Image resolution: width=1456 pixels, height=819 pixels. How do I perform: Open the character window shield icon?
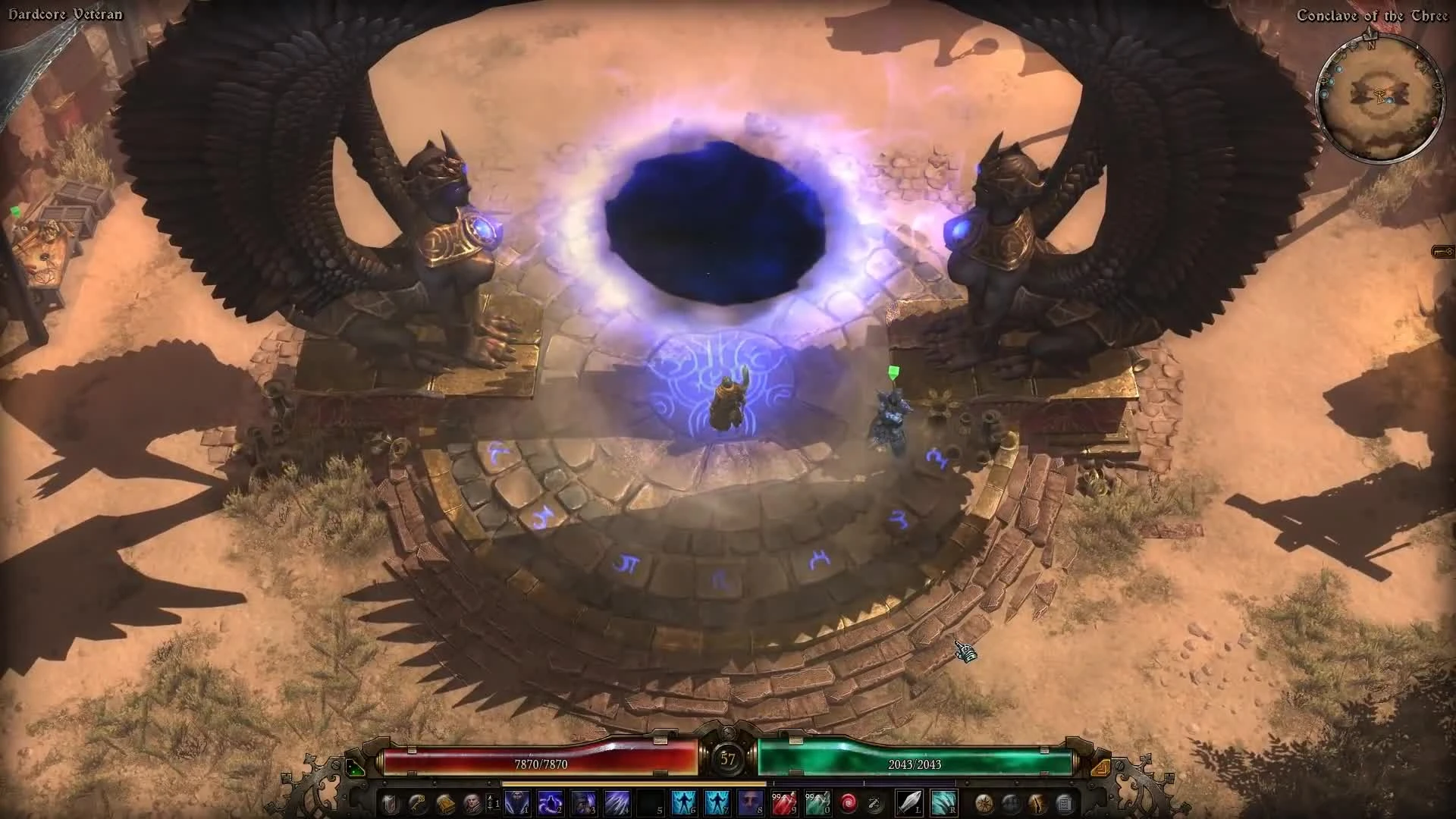[388, 802]
